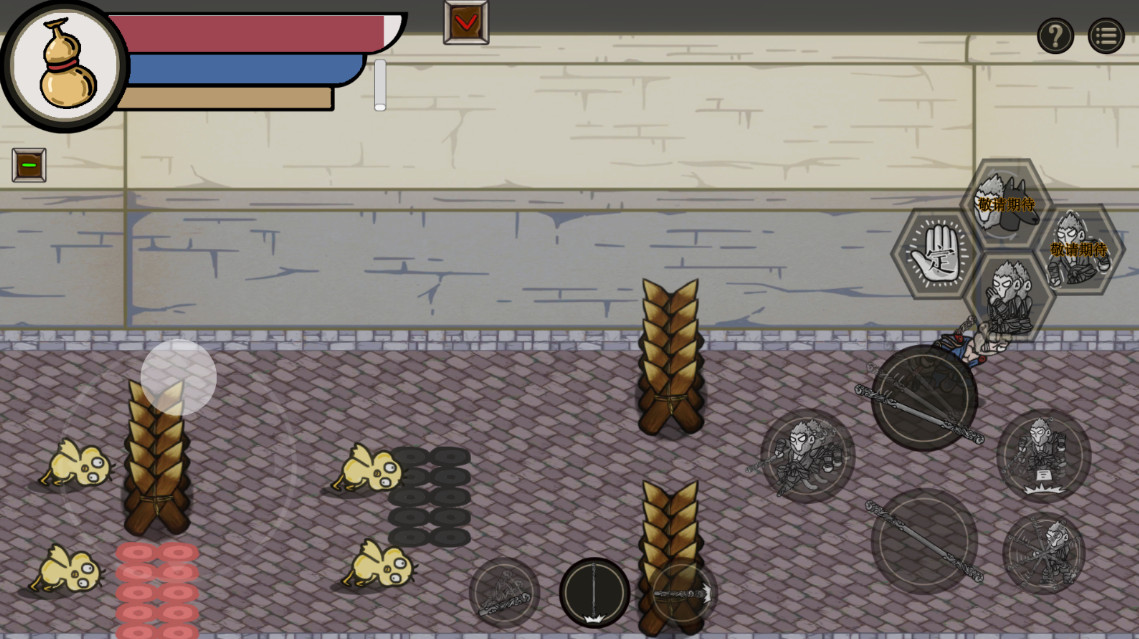Select the upright staff stance button

(x=594, y=592)
